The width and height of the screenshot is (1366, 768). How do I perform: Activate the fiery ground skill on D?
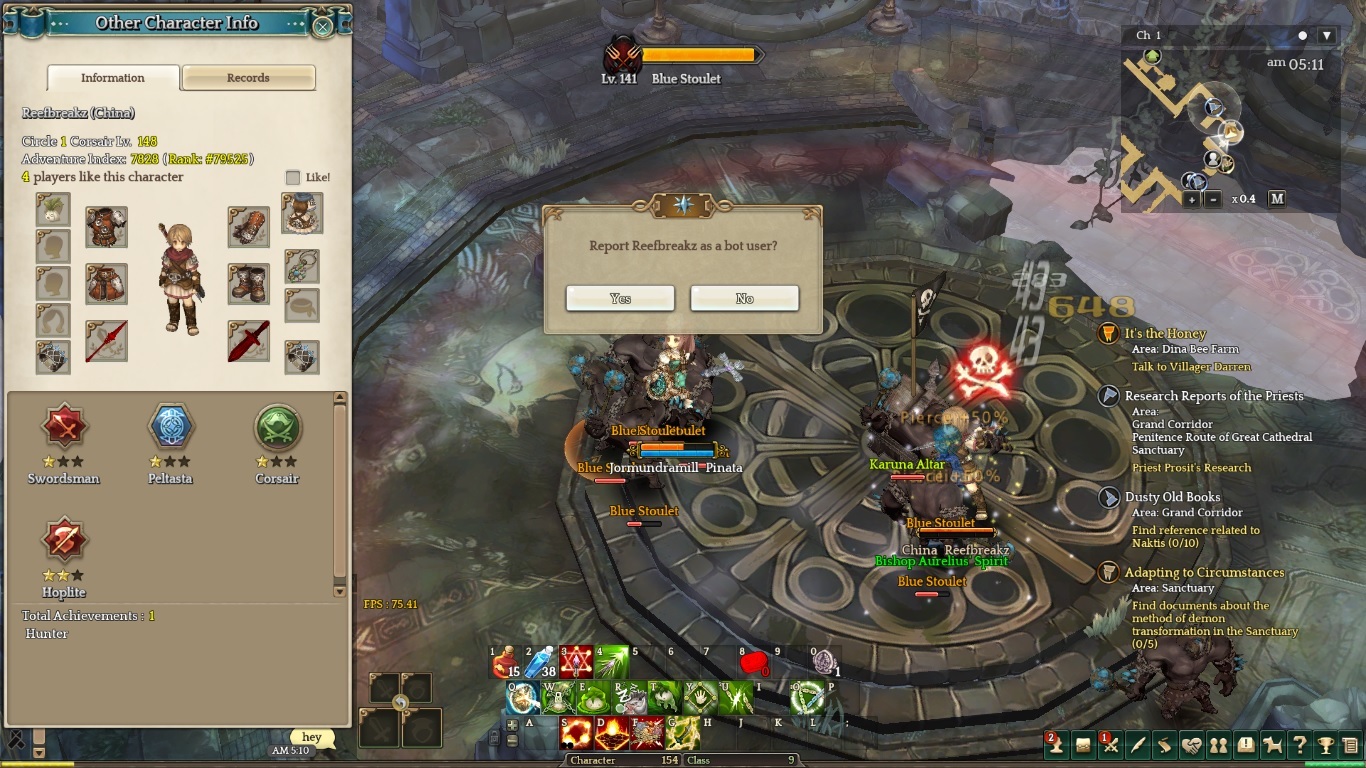coord(611,734)
